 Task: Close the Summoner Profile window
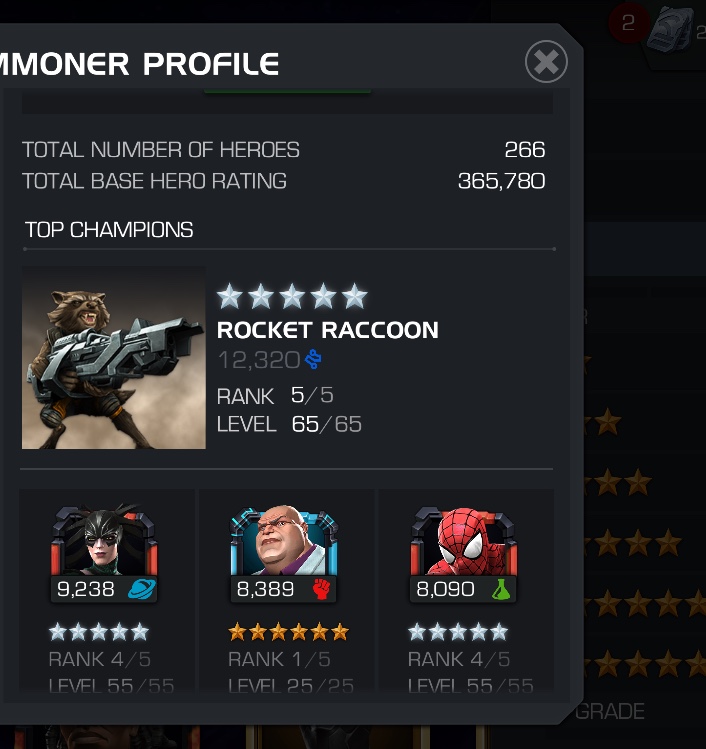point(546,62)
